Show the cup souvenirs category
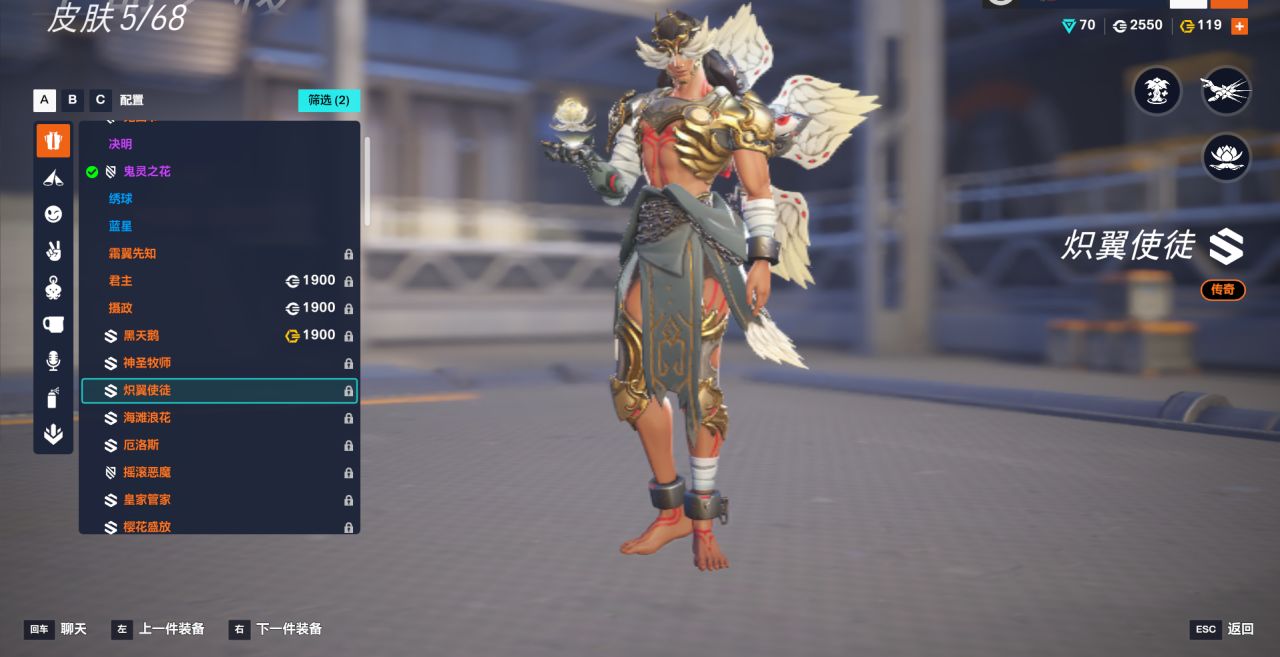The height and width of the screenshot is (657, 1280). click(53, 324)
